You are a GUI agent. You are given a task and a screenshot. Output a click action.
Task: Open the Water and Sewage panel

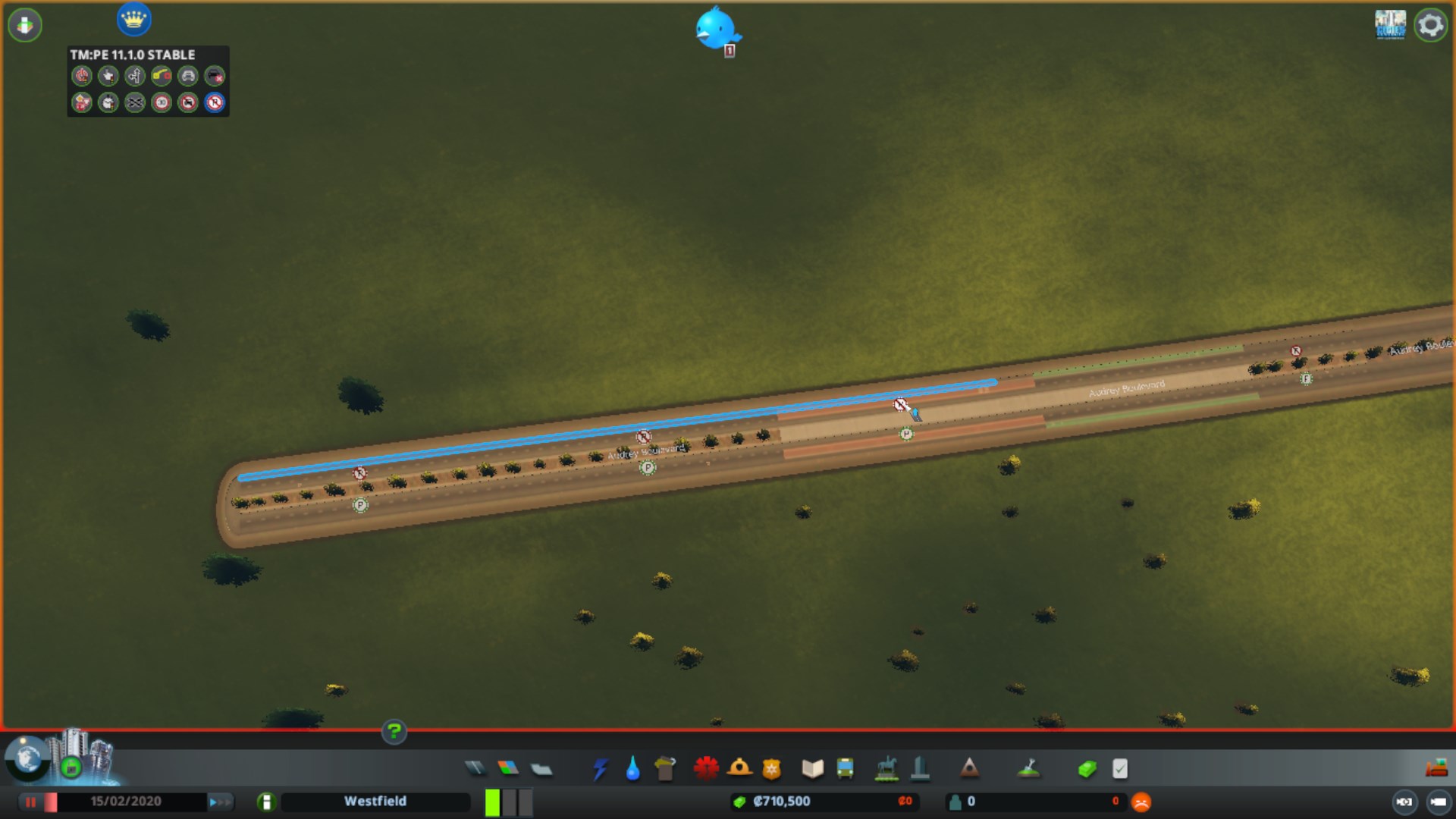[632, 769]
